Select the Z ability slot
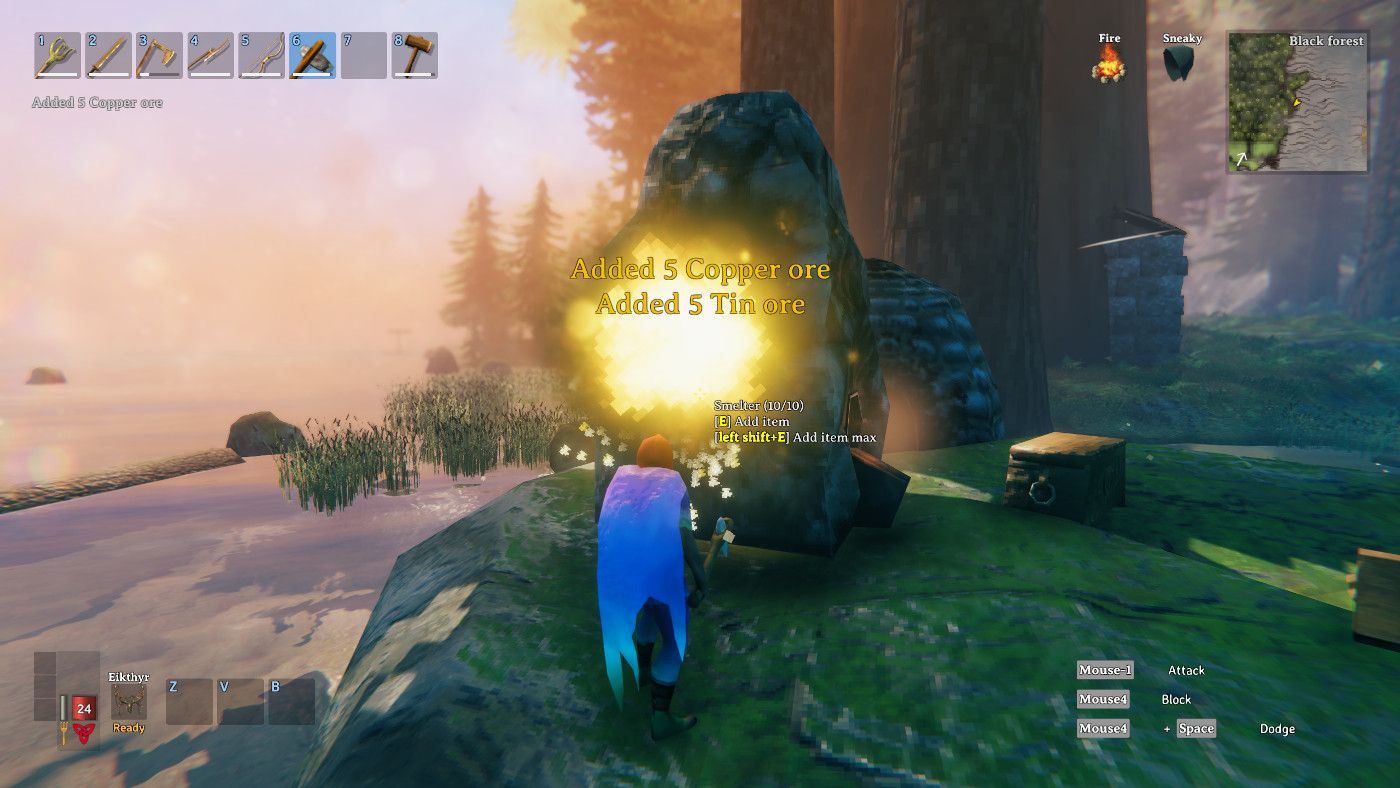The image size is (1400, 788). pyautogui.click(x=190, y=700)
